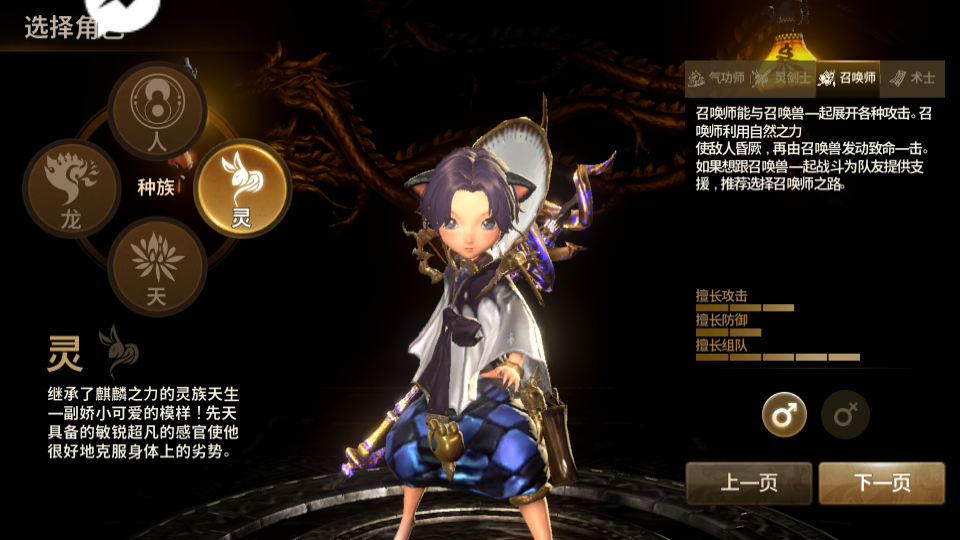Viewport: 960px width, 540px height.
Task: Open the 灵剑士 class tab
Action: (782, 78)
